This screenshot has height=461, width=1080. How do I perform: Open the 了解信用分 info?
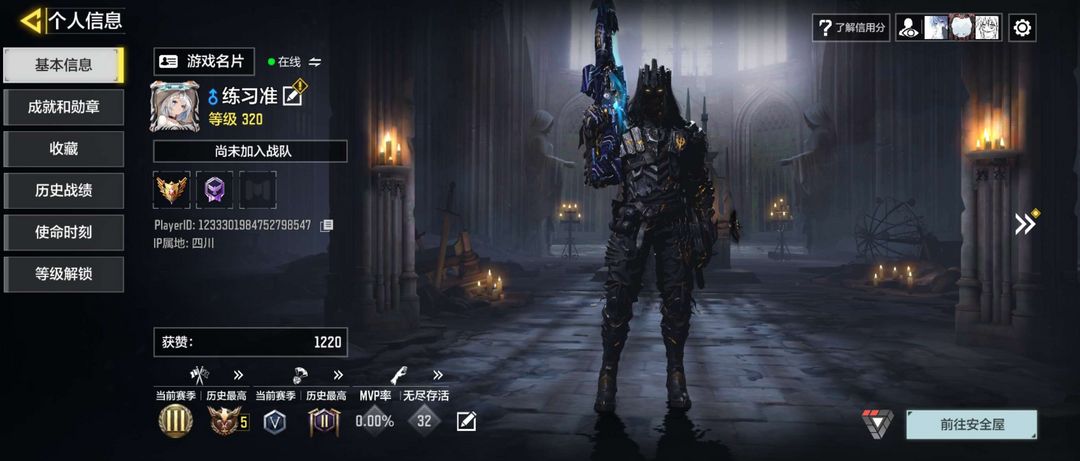pos(851,28)
